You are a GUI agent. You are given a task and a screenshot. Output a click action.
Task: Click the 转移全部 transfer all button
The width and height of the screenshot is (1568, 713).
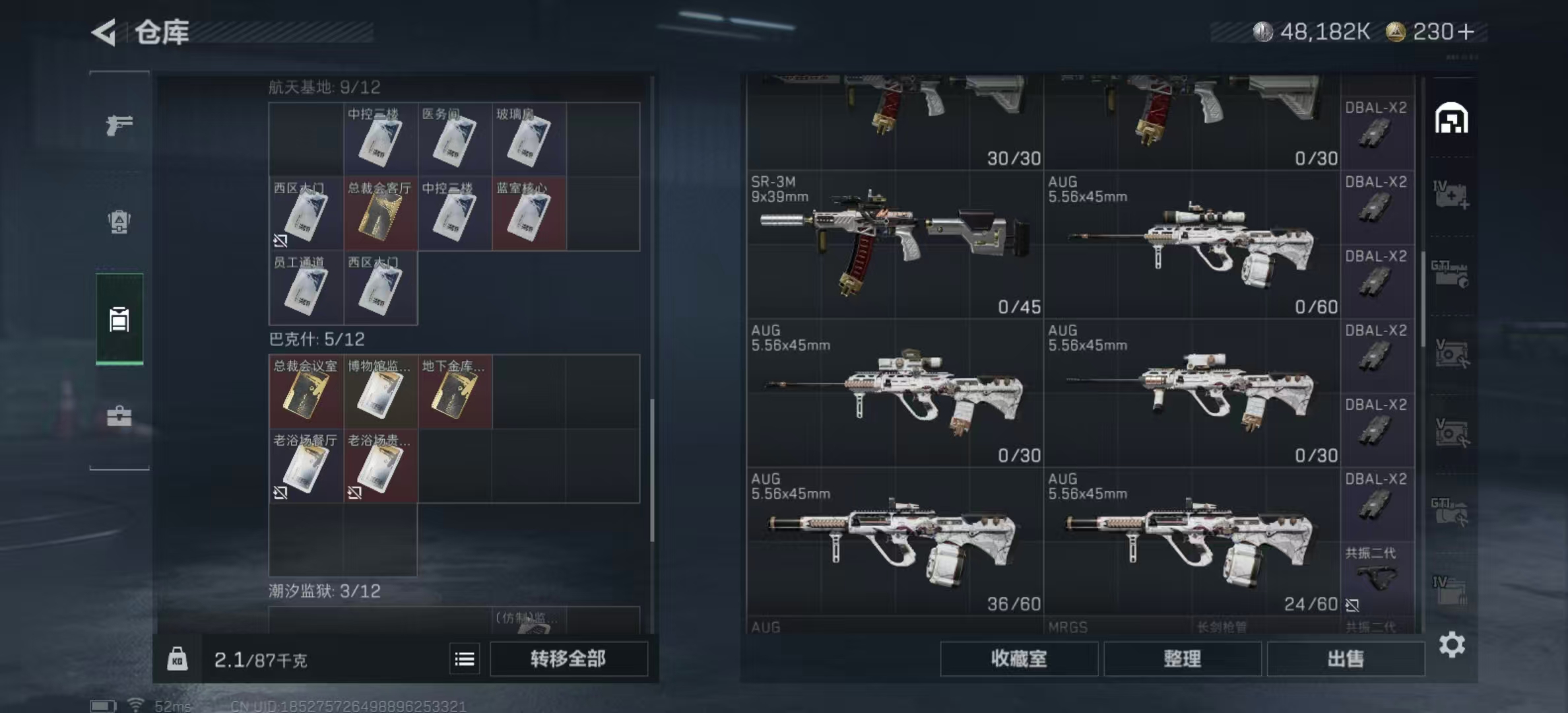click(x=569, y=659)
